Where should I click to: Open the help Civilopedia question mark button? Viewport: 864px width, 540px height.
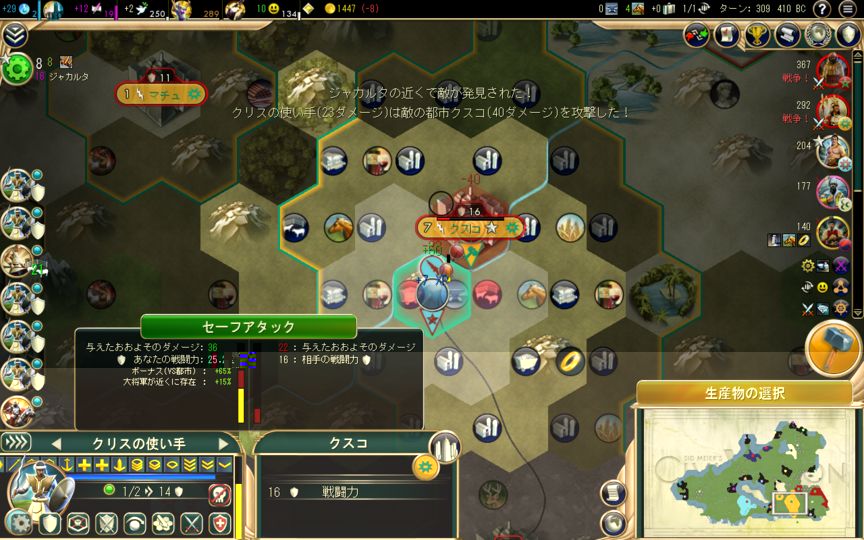(821, 9)
